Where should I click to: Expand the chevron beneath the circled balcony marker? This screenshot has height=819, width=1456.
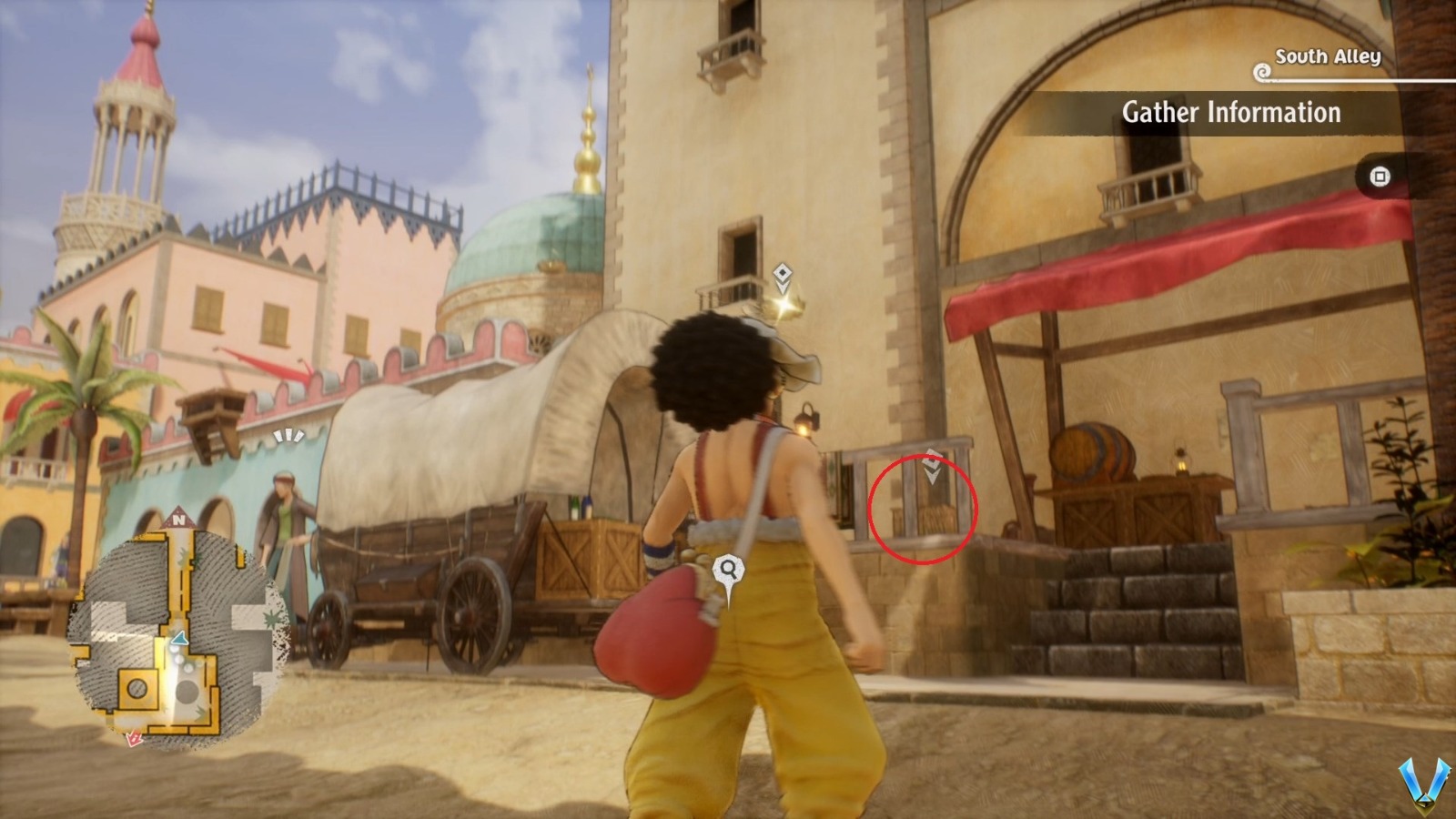coord(933,476)
